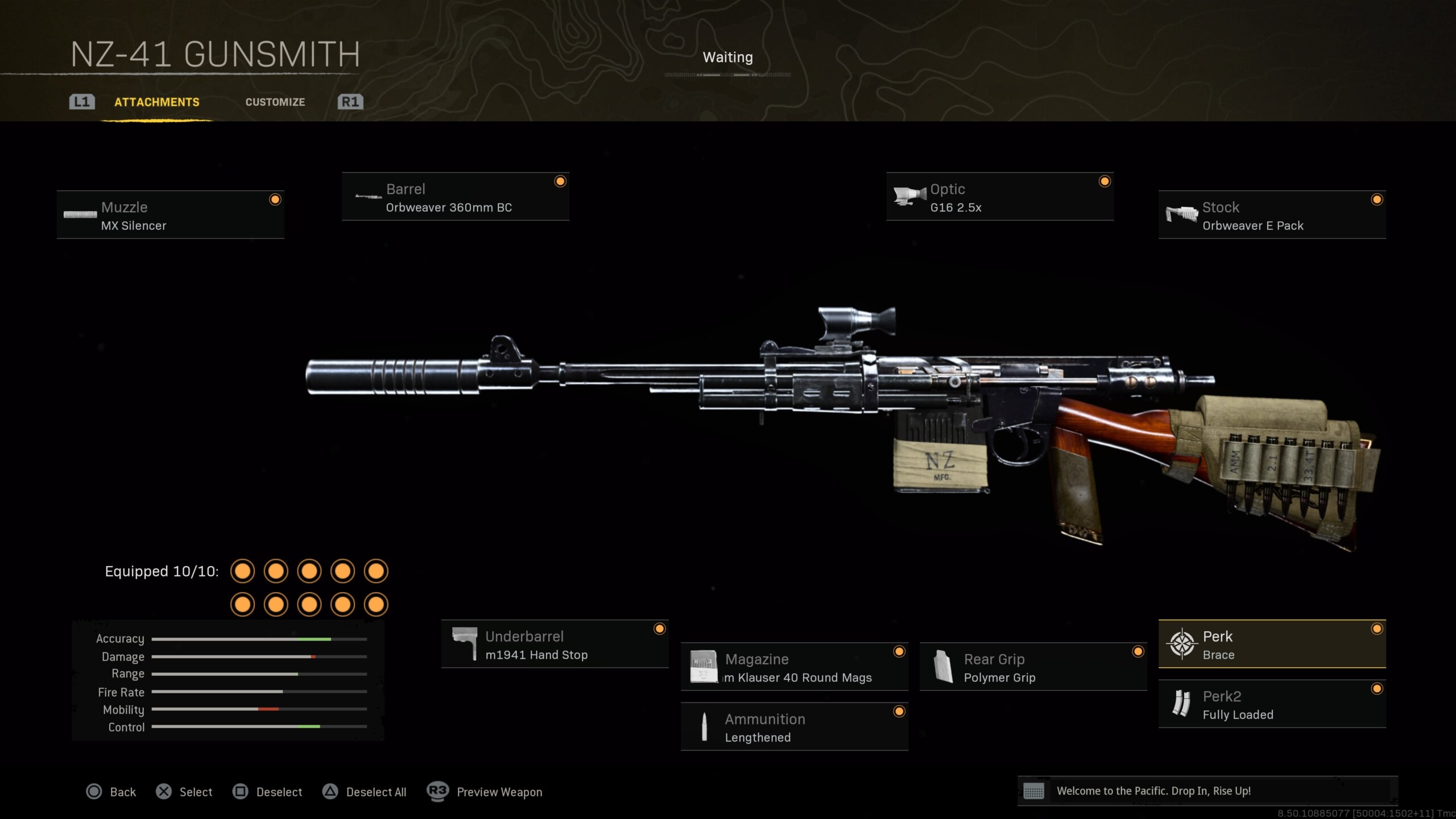Click the Select option in footer
1456x819 pixels.
(x=184, y=792)
